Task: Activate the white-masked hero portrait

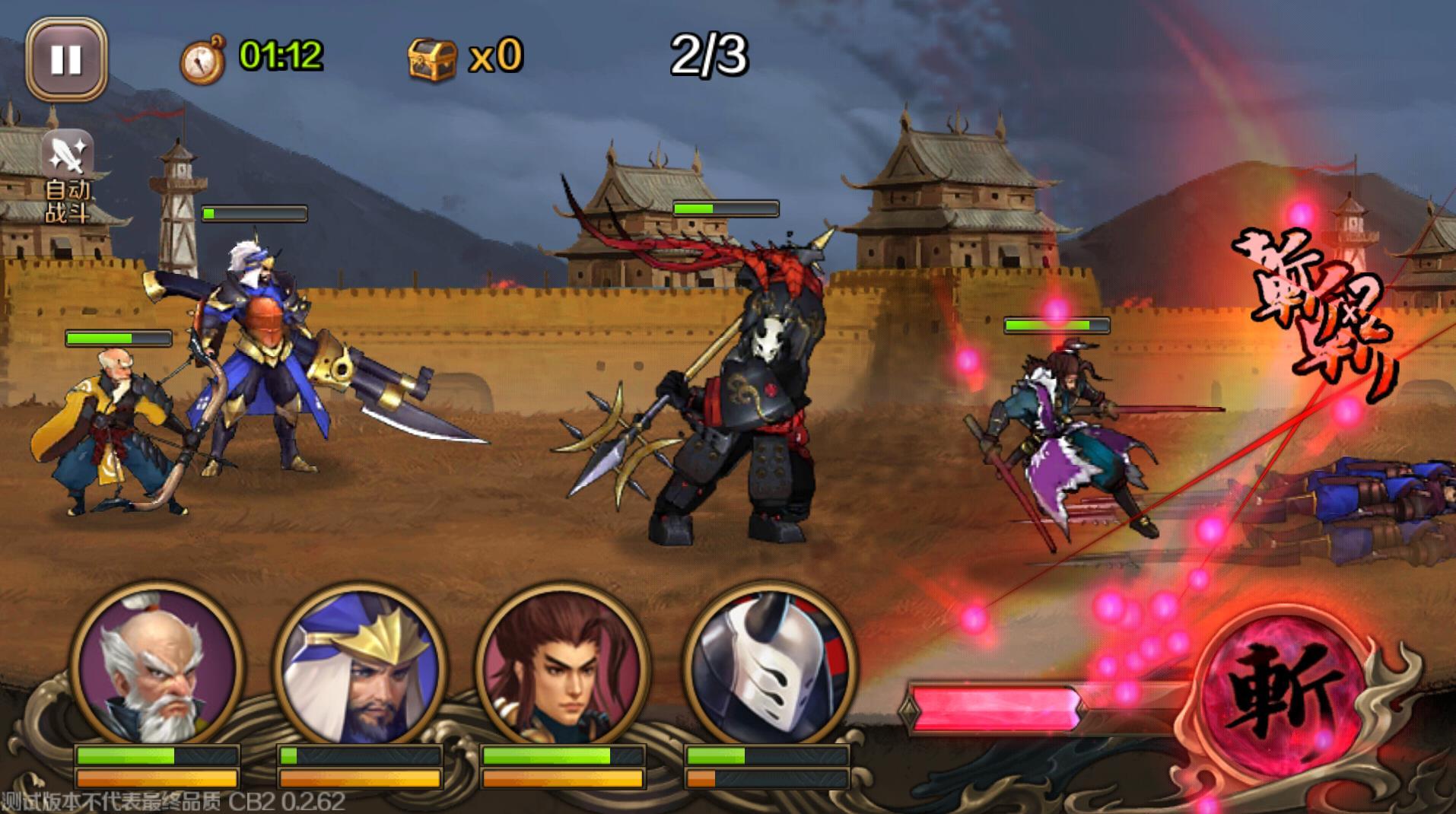Action: coord(768,666)
